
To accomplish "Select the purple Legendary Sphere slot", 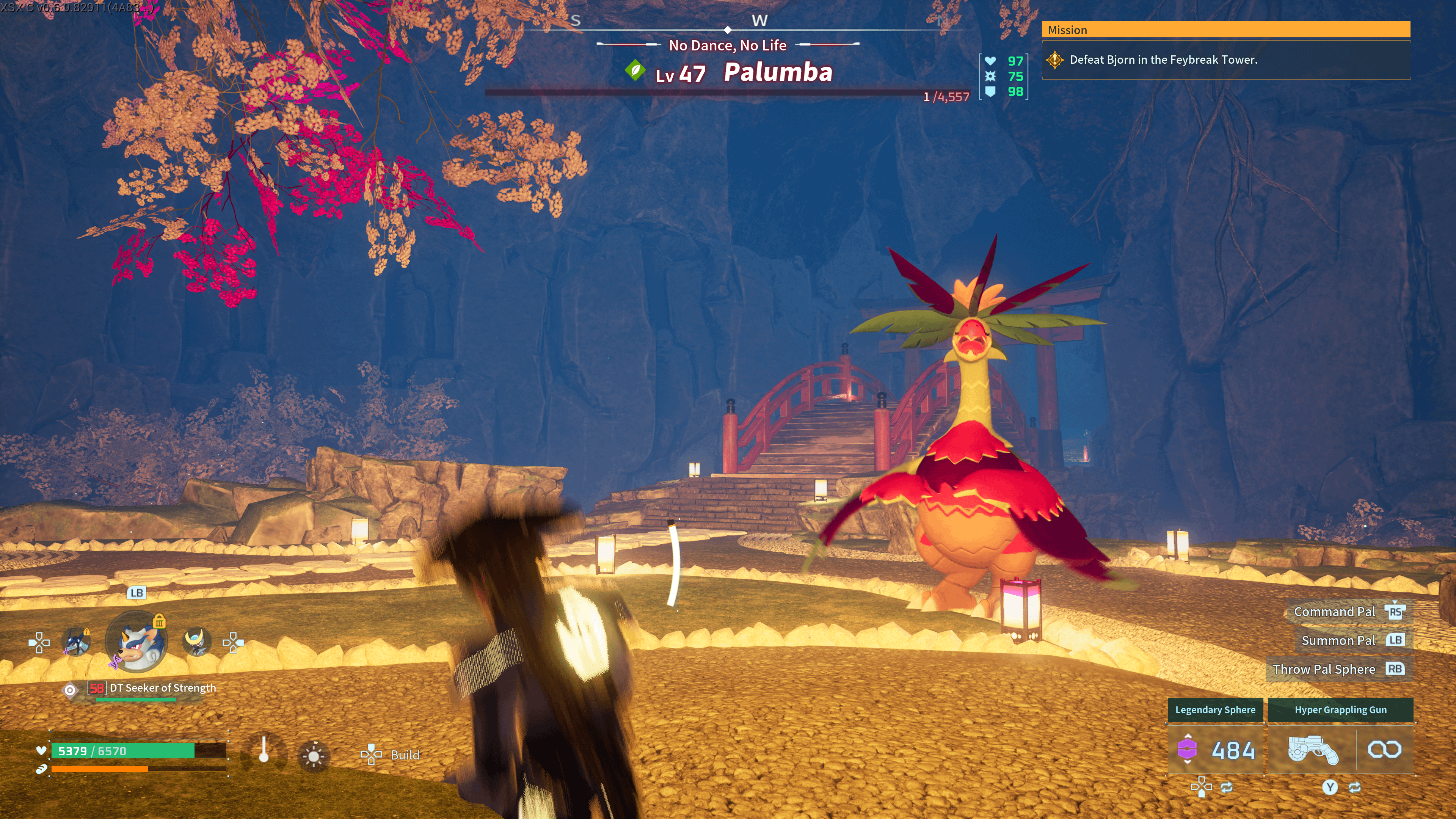I will tap(1215, 750).
